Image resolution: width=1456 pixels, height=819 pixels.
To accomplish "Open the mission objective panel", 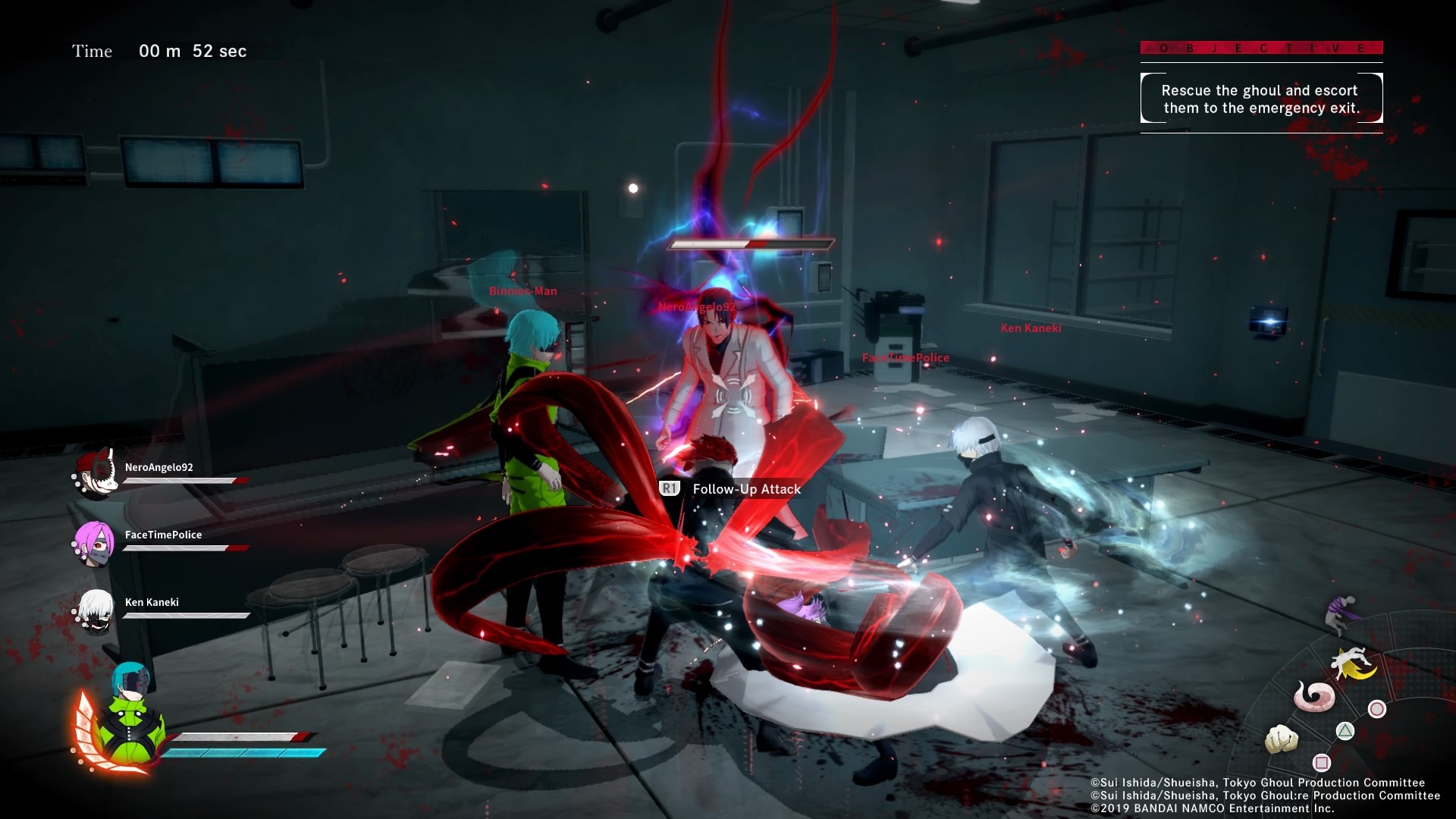I will pyautogui.click(x=1261, y=99).
